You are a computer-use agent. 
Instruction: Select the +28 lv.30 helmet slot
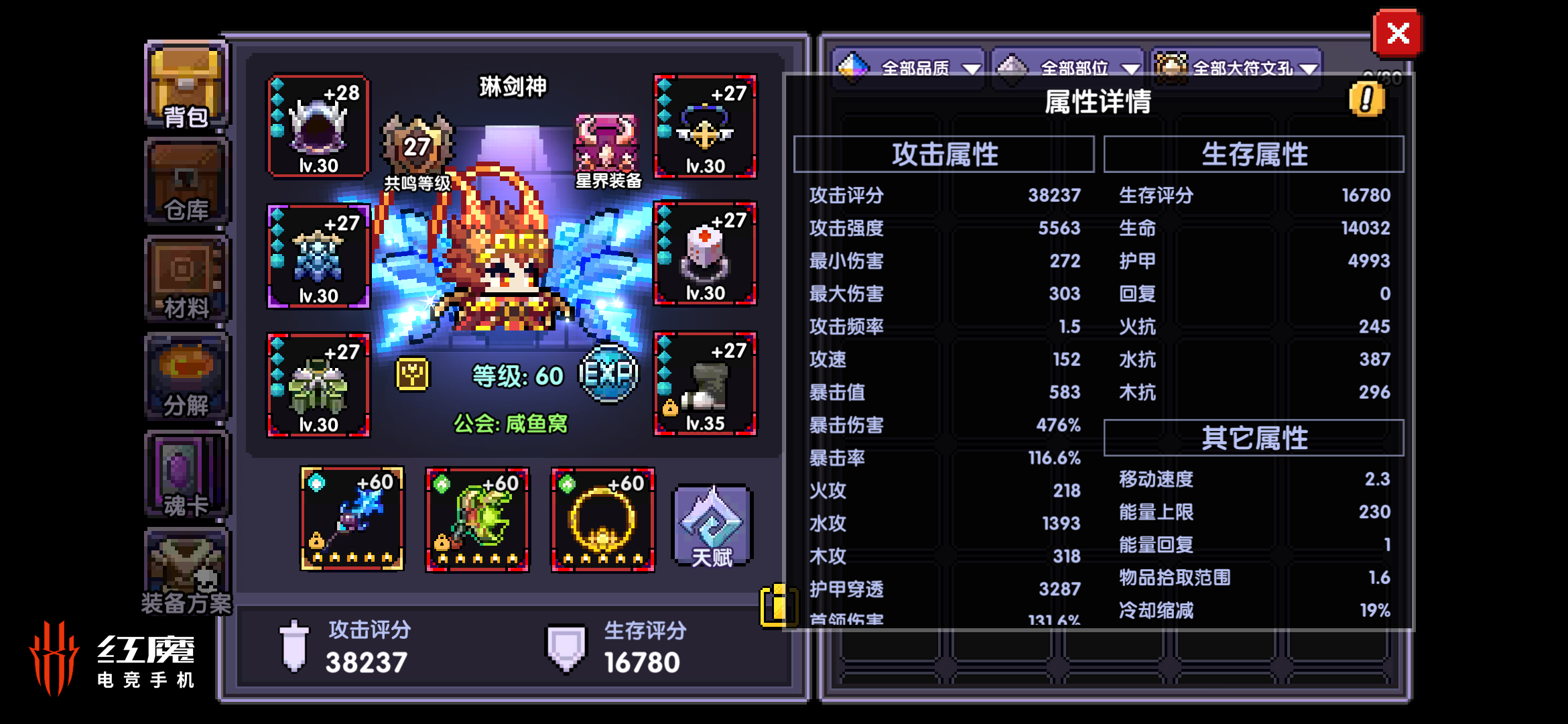[318, 127]
